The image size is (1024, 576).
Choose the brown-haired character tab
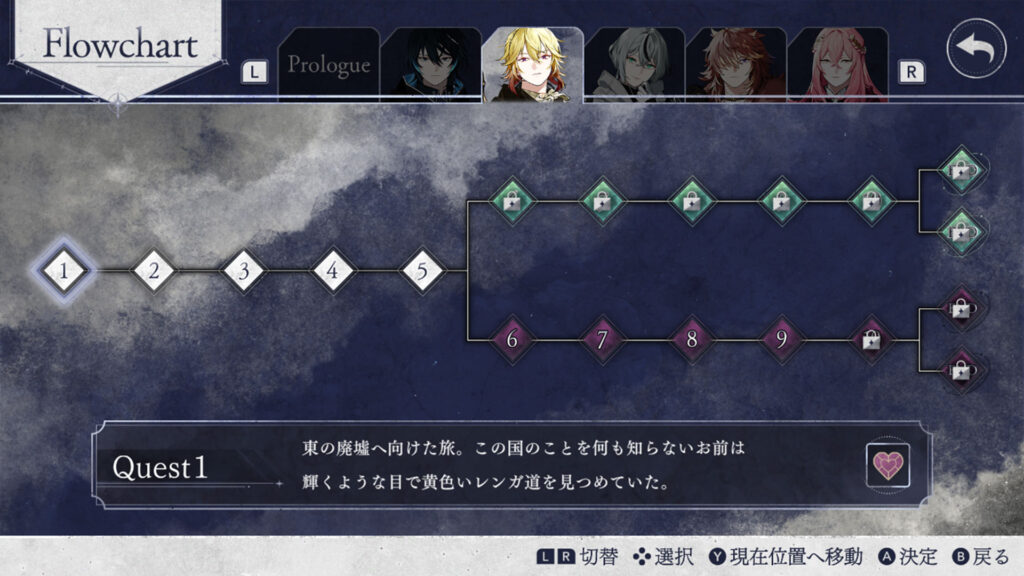coord(736,65)
